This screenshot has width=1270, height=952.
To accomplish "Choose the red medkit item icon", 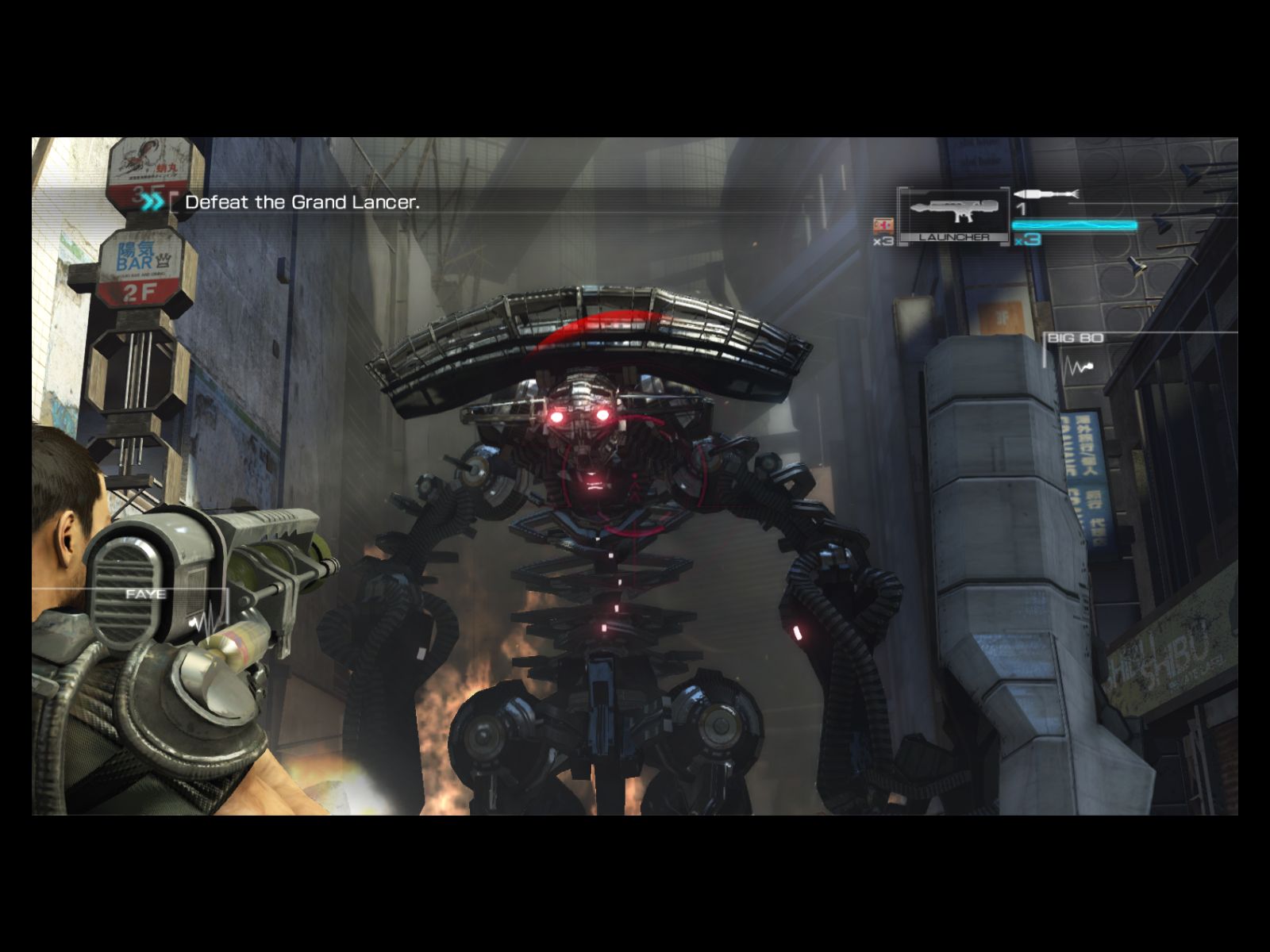I will (883, 225).
